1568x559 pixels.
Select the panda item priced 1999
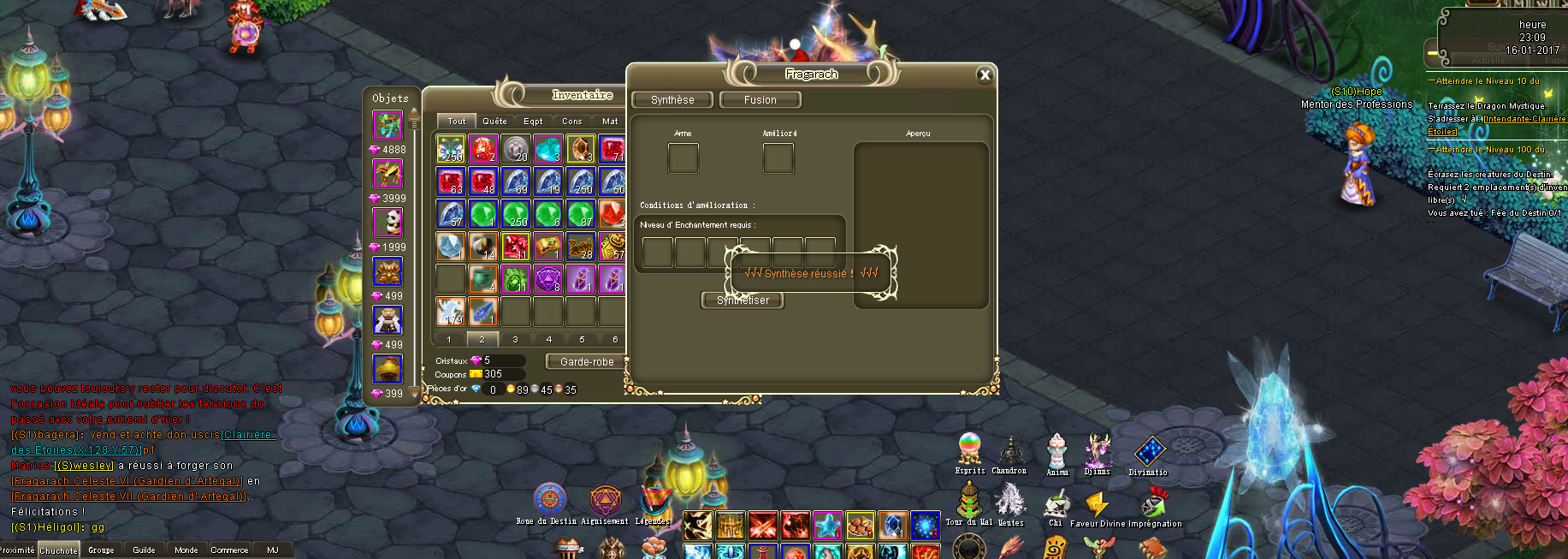click(x=388, y=223)
